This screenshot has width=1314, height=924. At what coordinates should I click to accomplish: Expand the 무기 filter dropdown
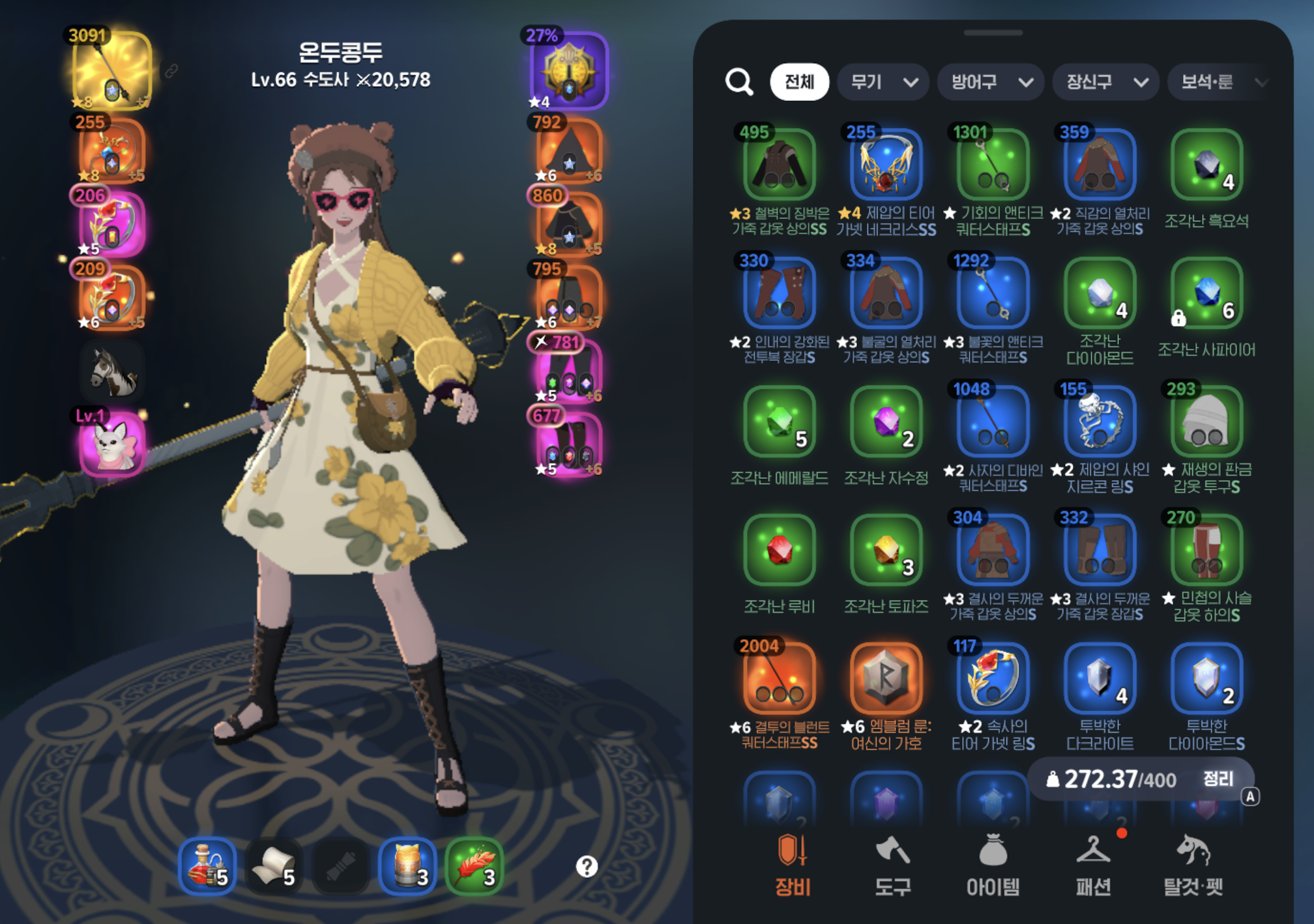883,82
